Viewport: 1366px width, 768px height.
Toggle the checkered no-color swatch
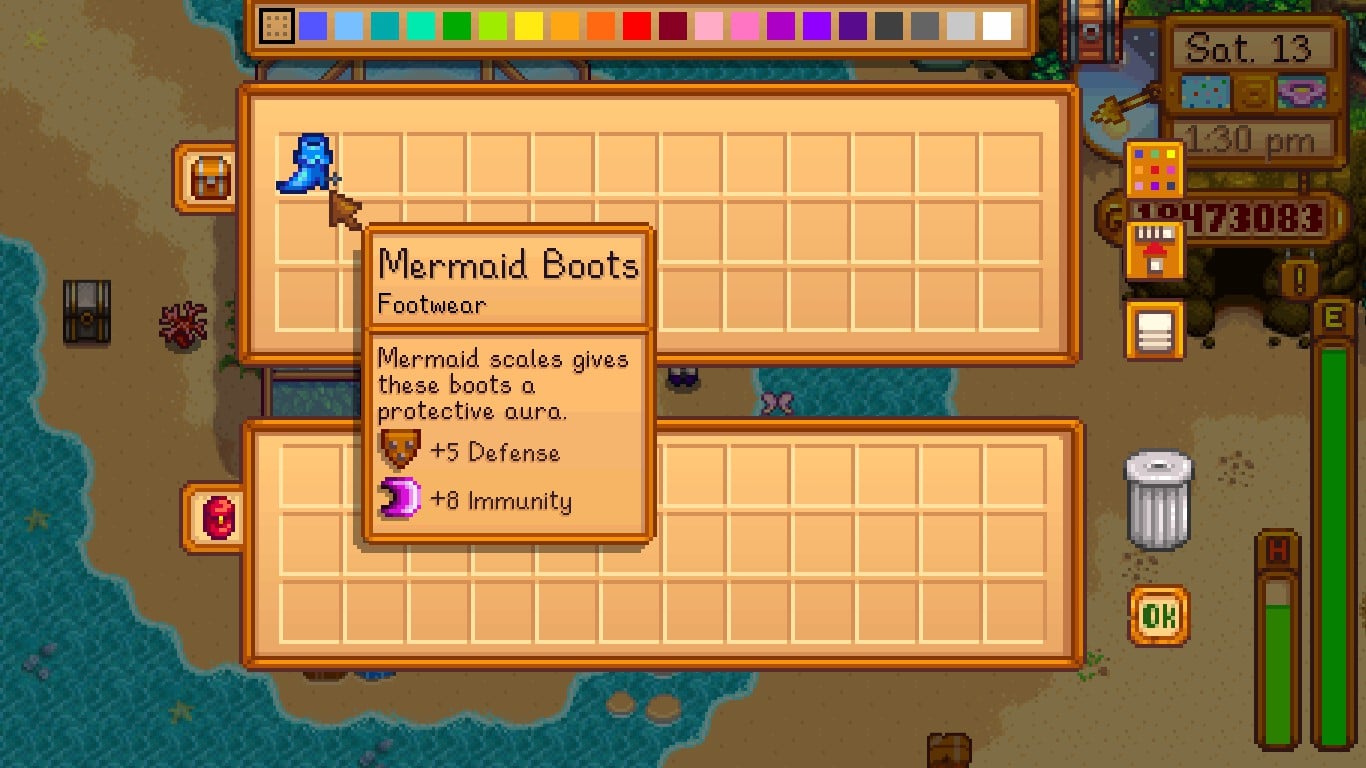275,24
